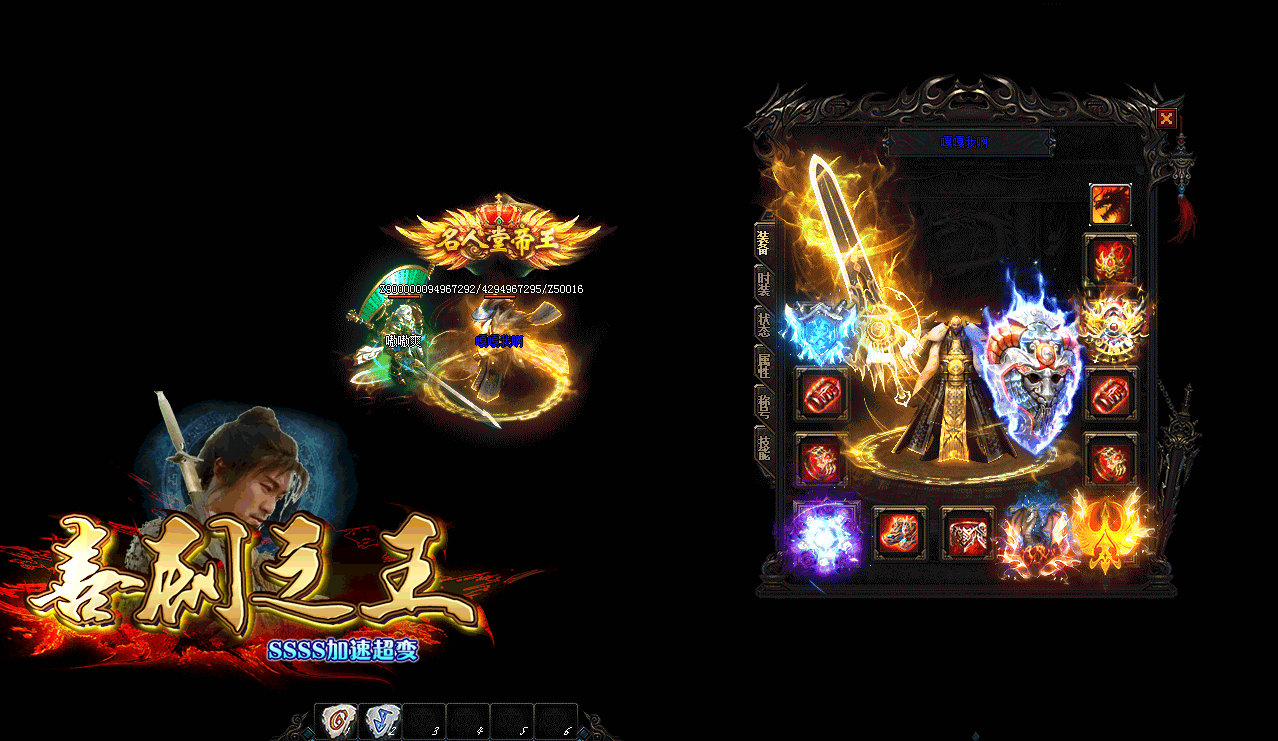Screen dimensions: 1278x741
Task: Switch to the 称号 title tab
Action: click(764, 405)
